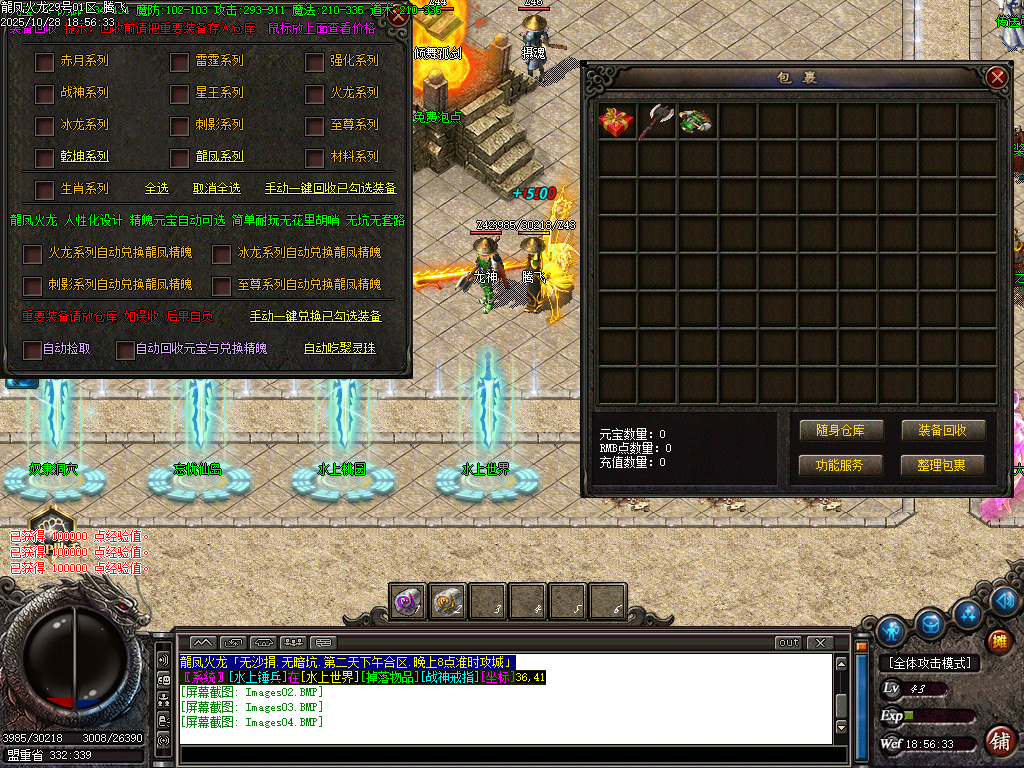Close the equipment recycle panel
The height and width of the screenshot is (768, 1024).
click(x=398, y=15)
